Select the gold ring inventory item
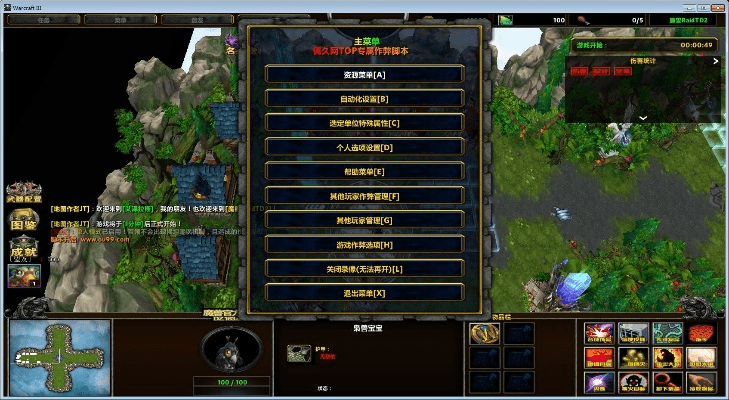Screen dimensions: 729x400 click(x=482, y=333)
